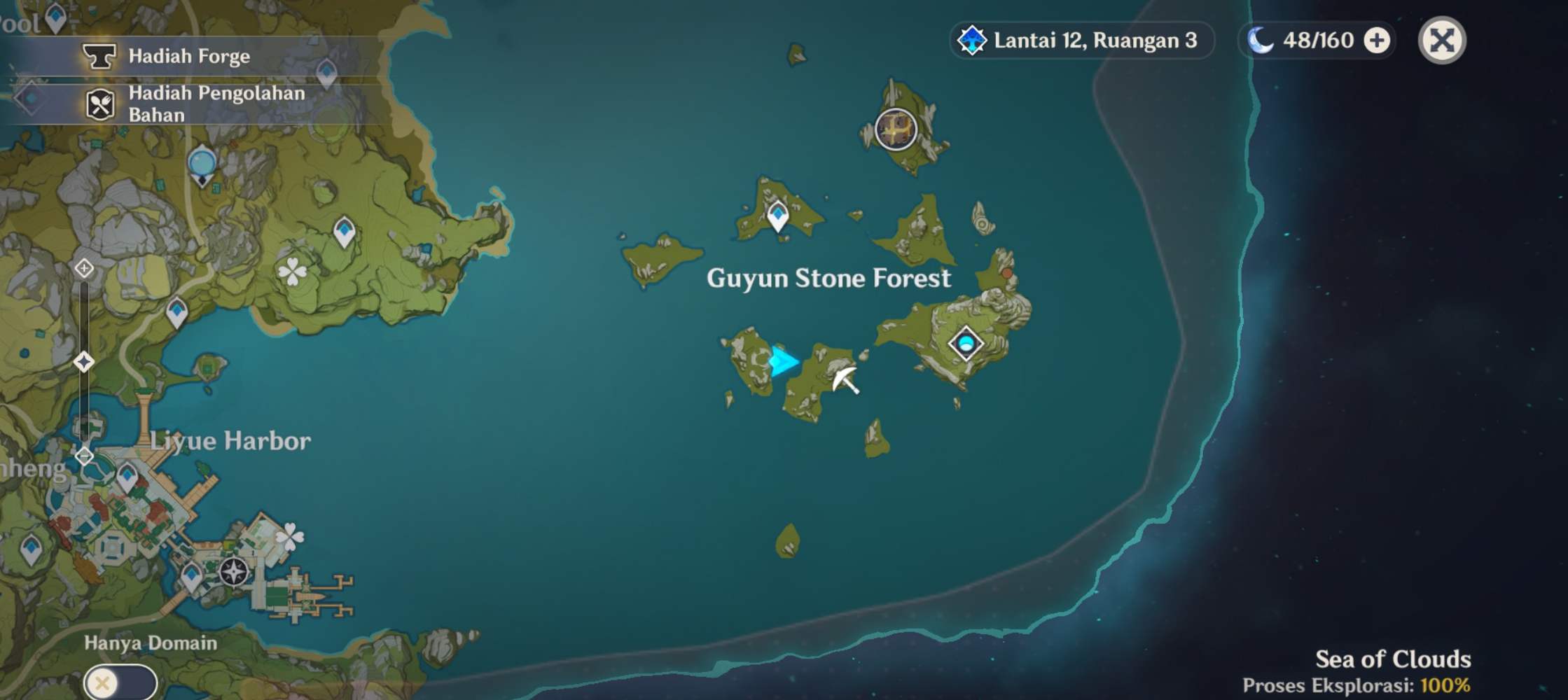Click the plus button to replenish Original Resin
The width and height of the screenshot is (1568, 700).
coord(1376,40)
